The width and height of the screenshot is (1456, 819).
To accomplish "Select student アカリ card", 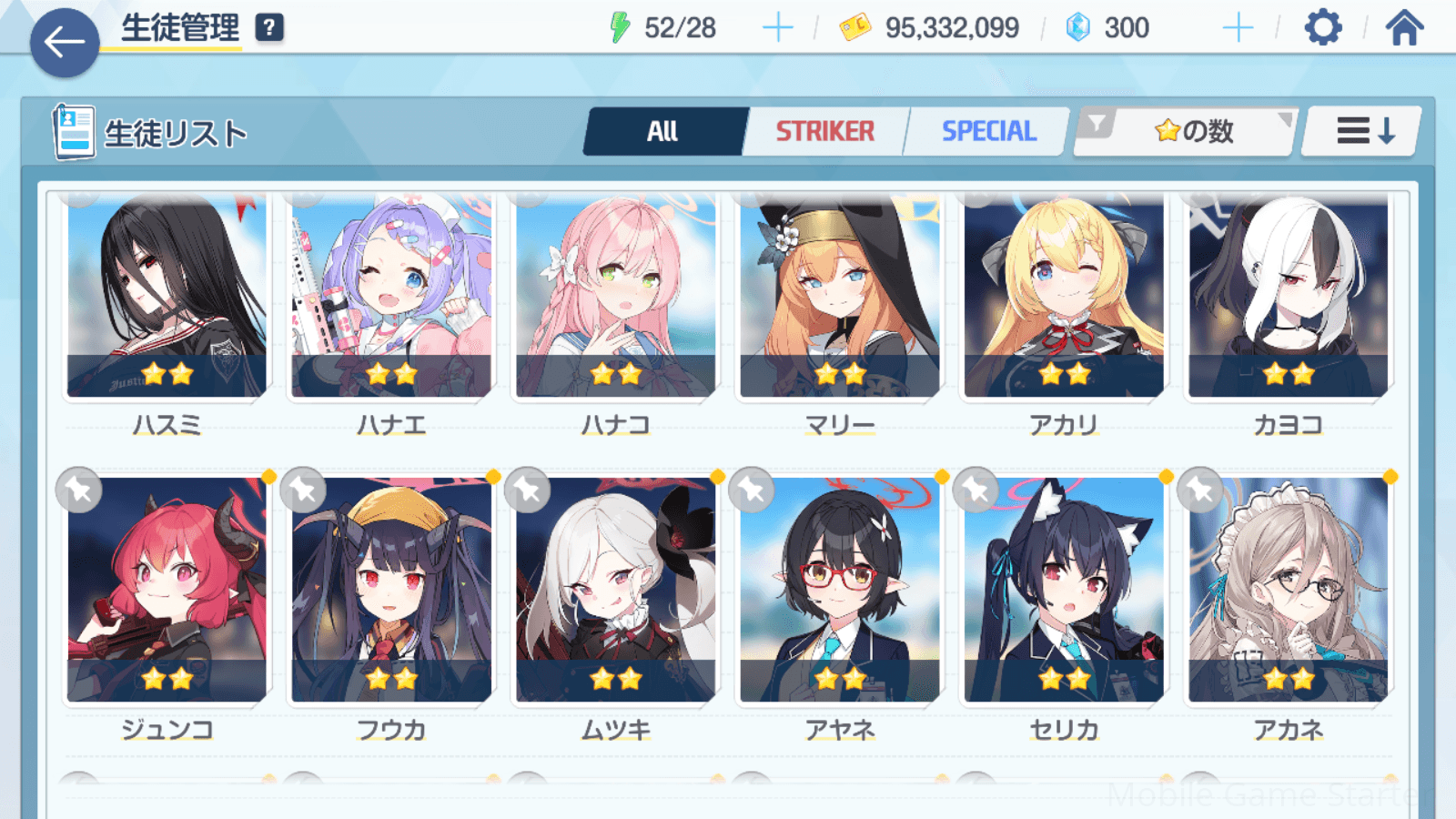I will [x=1064, y=296].
